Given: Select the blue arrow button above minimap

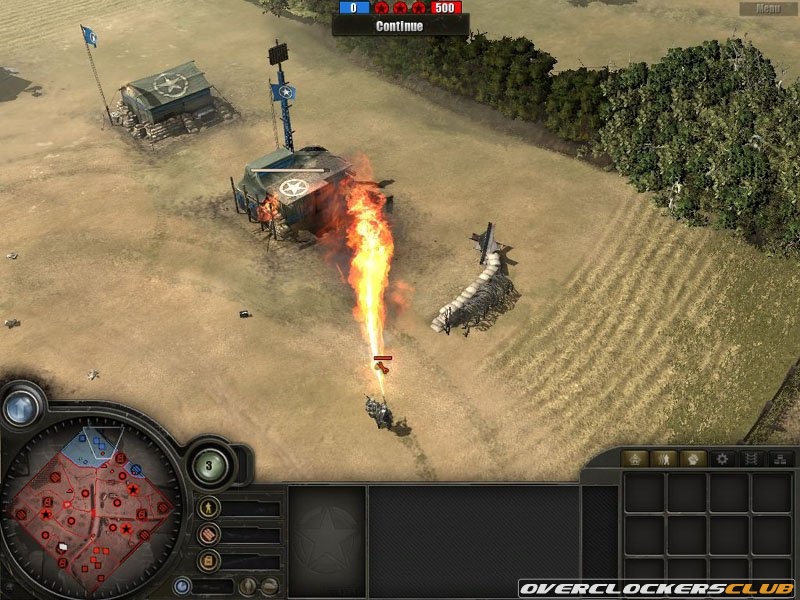Looking at the screenshot, I should pos(21,407).
